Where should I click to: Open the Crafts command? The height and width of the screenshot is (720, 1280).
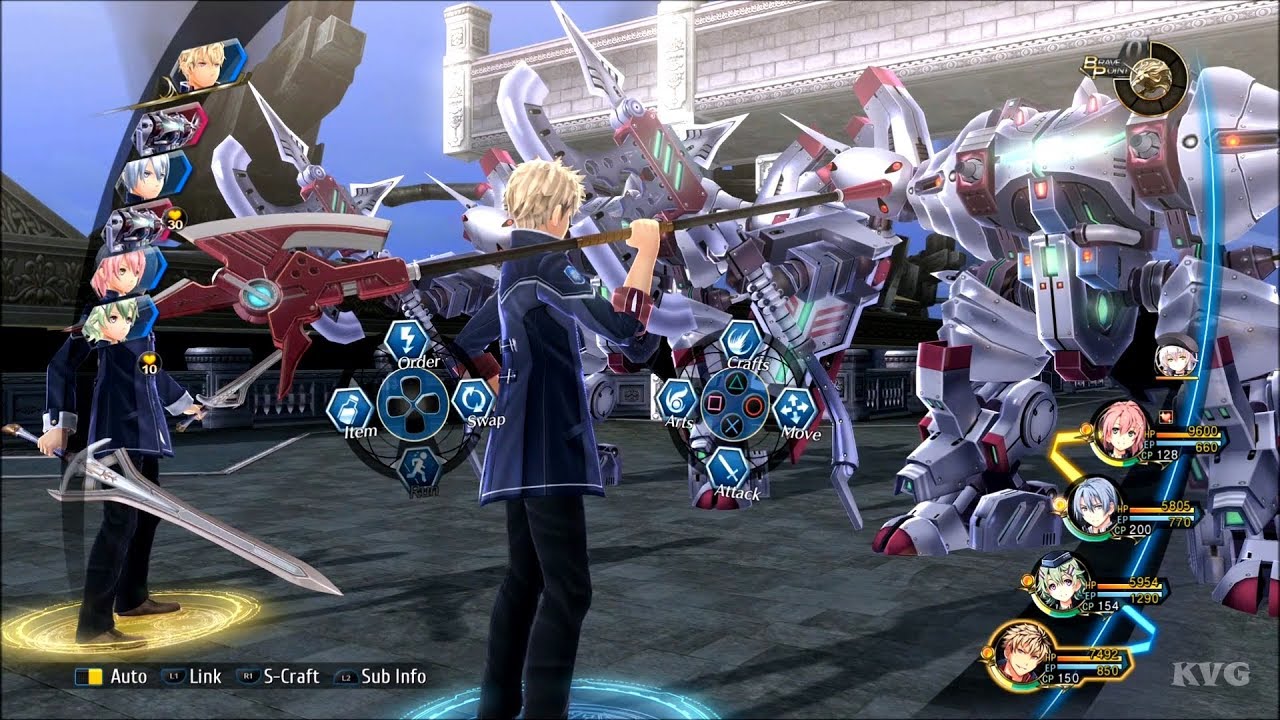(x=741, y=342)
